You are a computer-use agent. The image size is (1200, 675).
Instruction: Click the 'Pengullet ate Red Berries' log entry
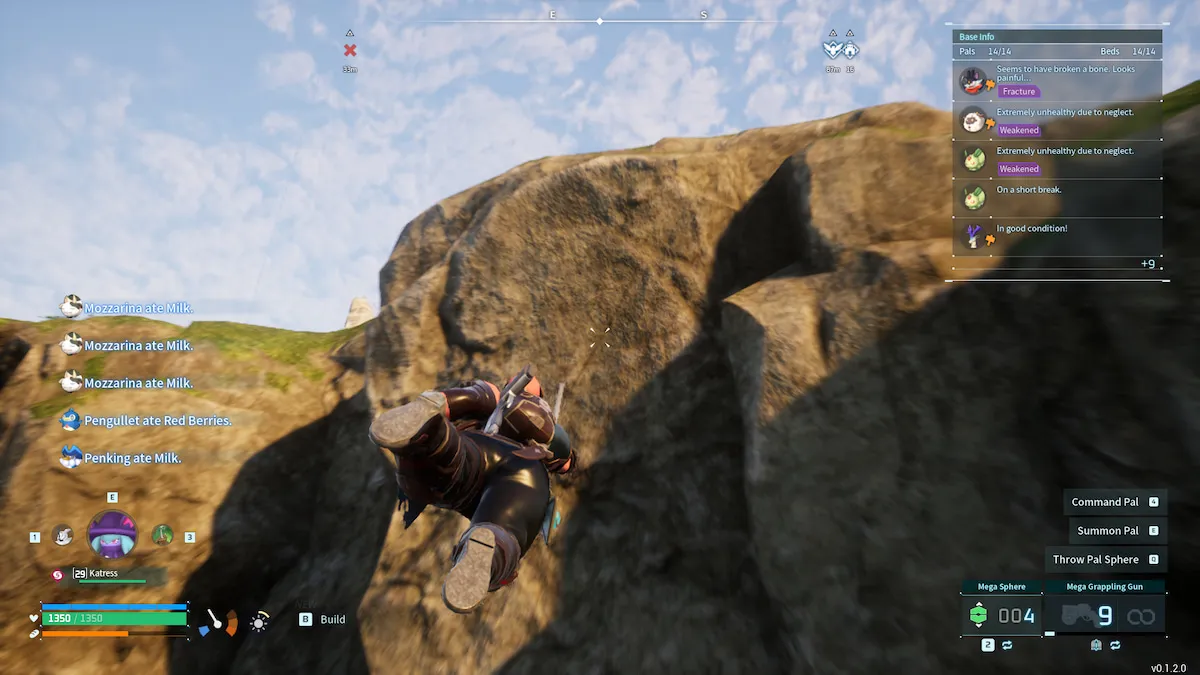tap(157, 421)
